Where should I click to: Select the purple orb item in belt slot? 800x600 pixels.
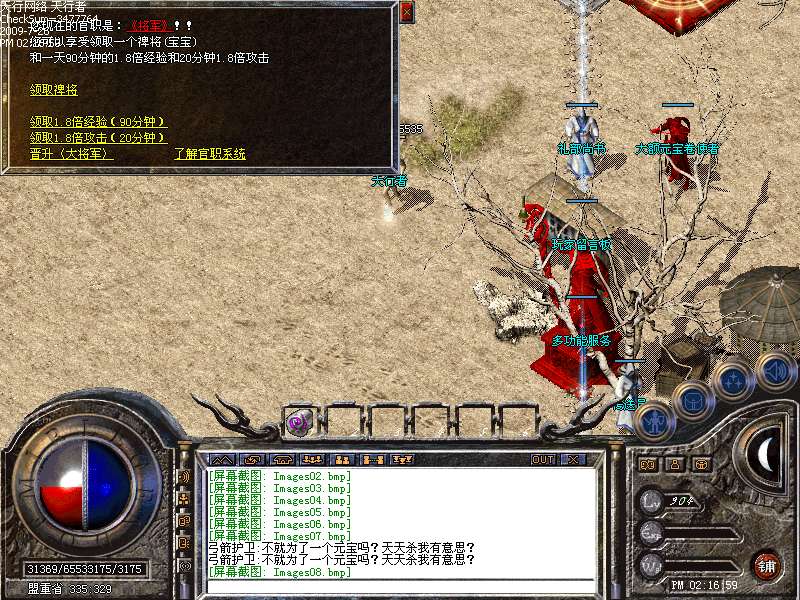tap(298, 422)
